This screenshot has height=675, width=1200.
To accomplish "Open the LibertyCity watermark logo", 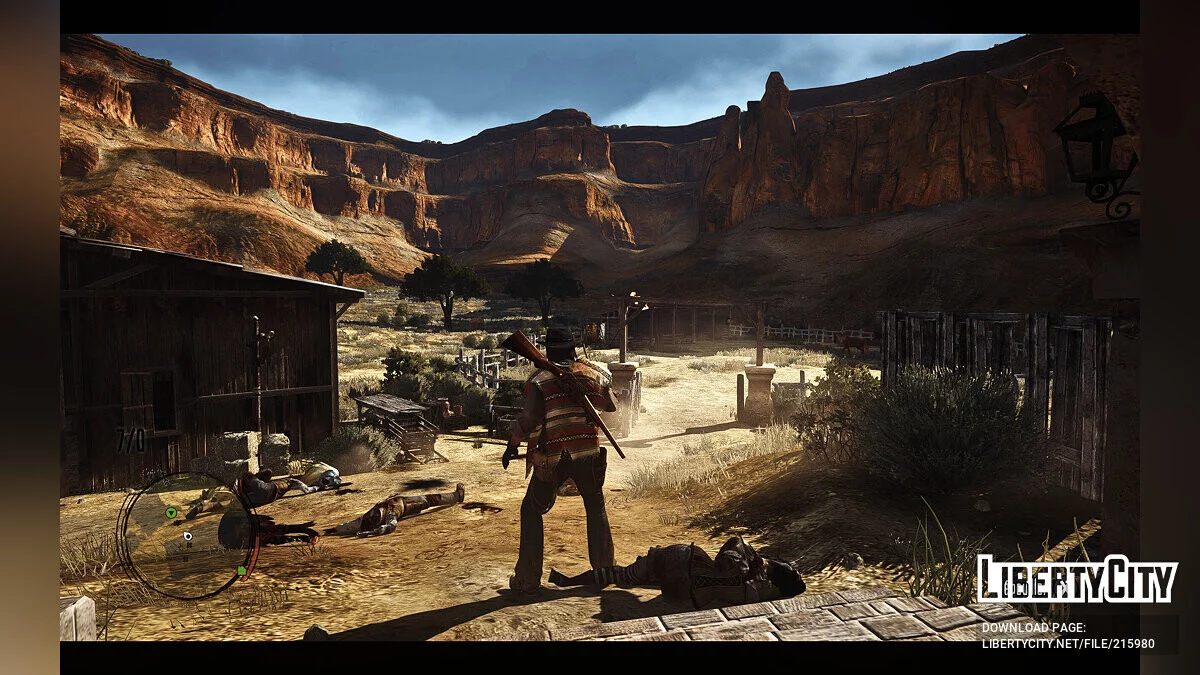I will click(1076, 579).
